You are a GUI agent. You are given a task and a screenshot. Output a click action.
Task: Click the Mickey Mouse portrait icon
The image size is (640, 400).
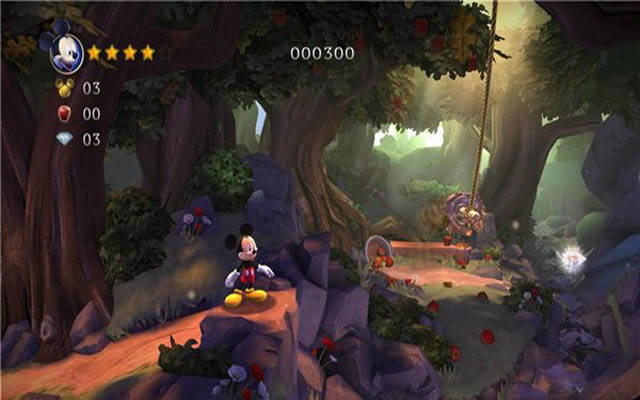(x=66, y=48)
